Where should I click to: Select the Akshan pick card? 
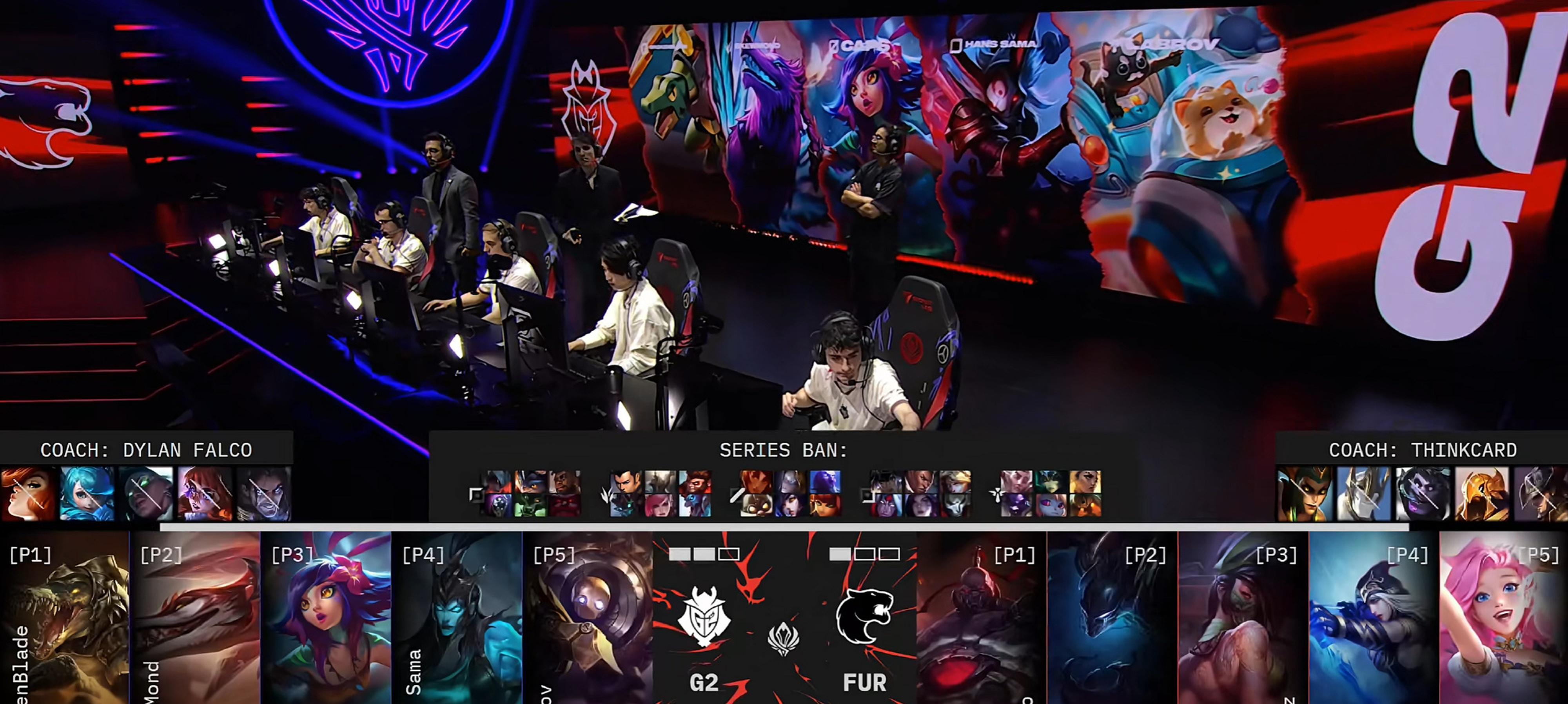(1243, 618)
